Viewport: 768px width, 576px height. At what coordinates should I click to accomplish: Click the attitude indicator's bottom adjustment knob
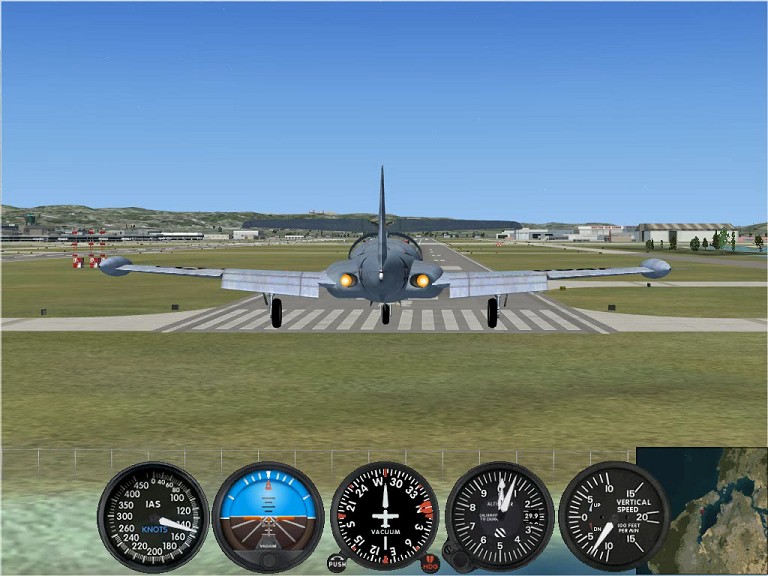click(268, 560)
